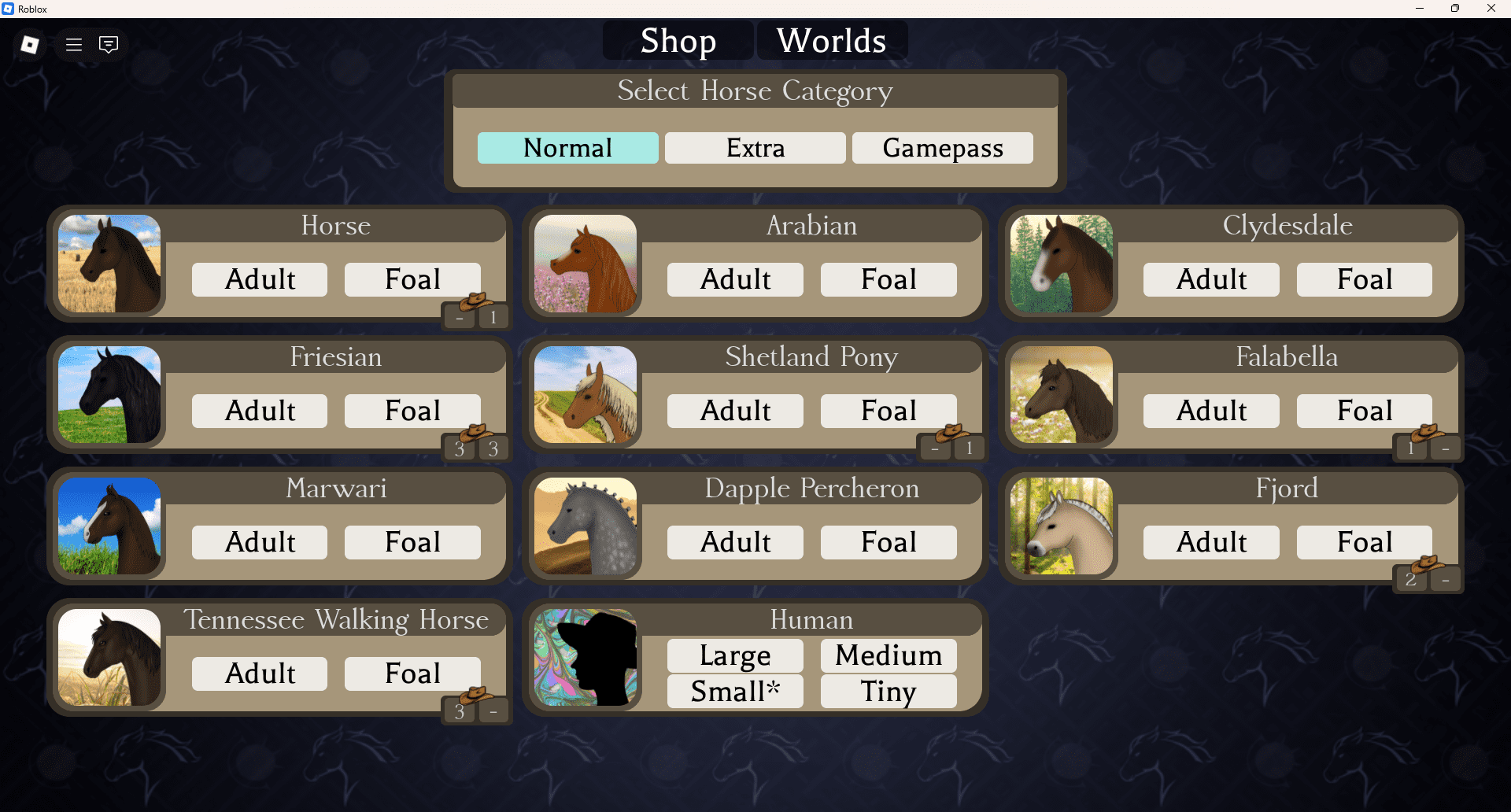
Task: Switch to the Worlds tab
Action: 831,41
